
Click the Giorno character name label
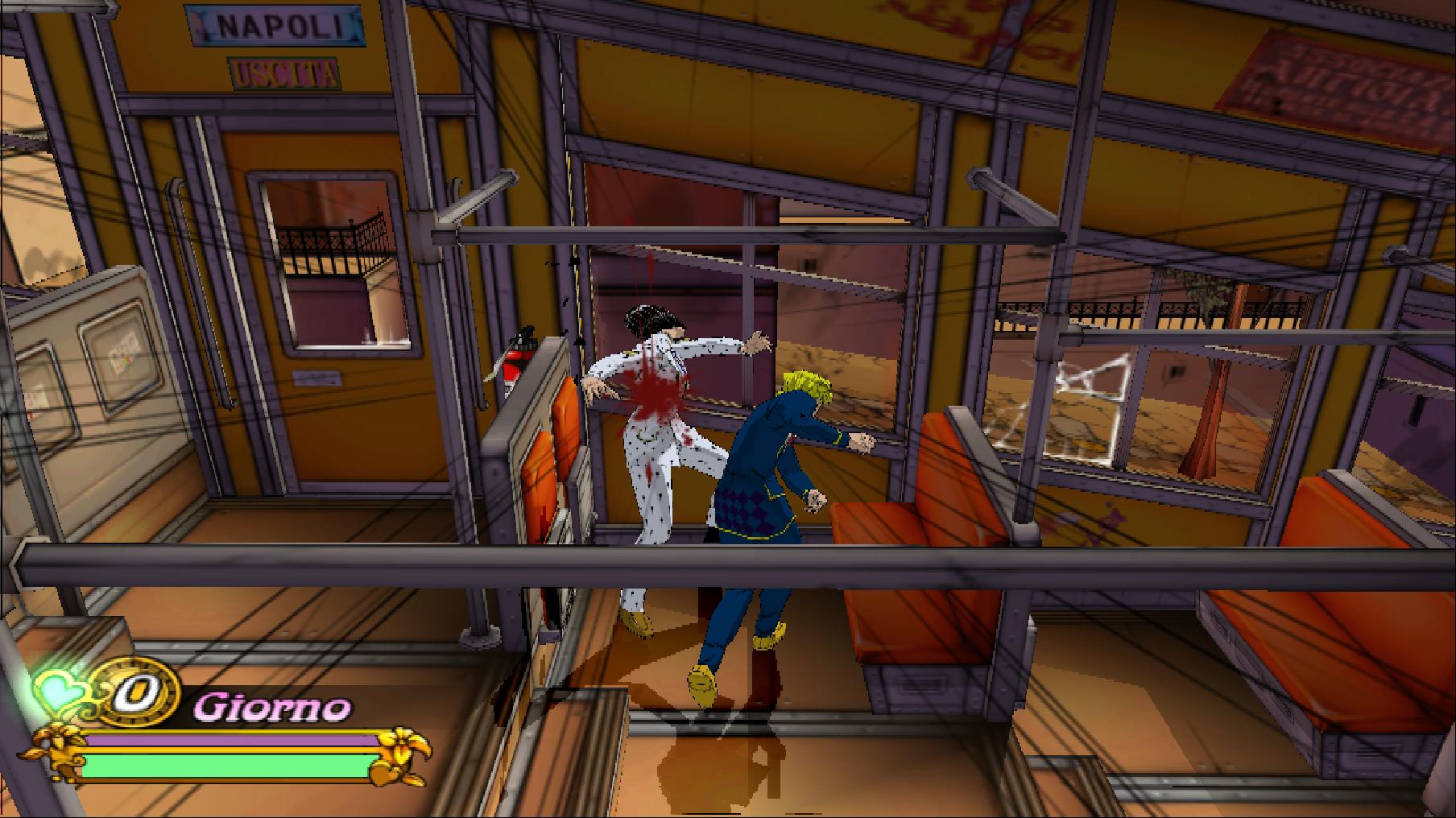click(x=272, y=708)
